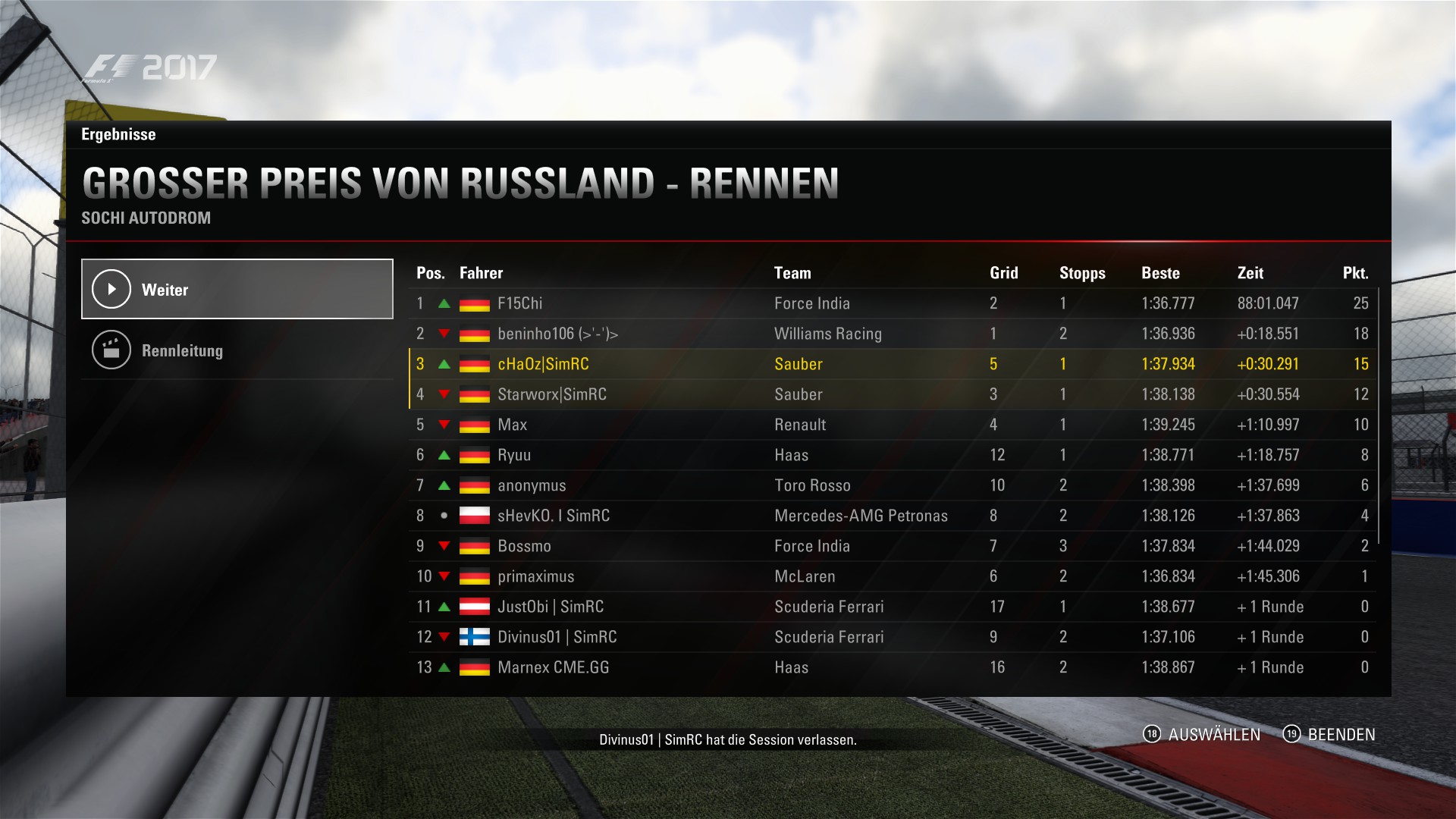Viewport: 1456px width, 819px height.
Task: Select the sHevKO. I SimRC row
Action: [x=892, y=516]
